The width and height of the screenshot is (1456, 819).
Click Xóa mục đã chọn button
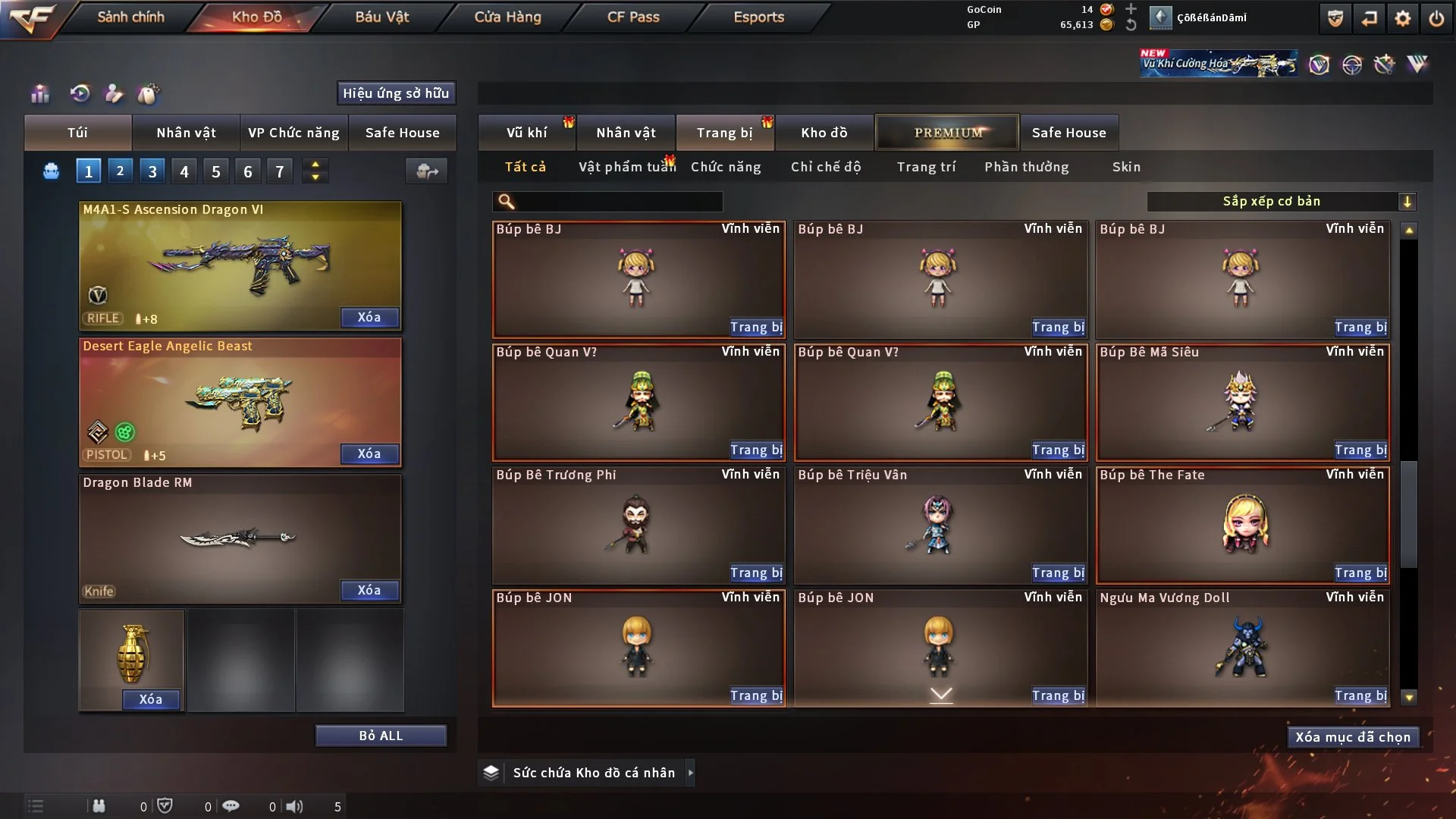tap(1353, 737)
